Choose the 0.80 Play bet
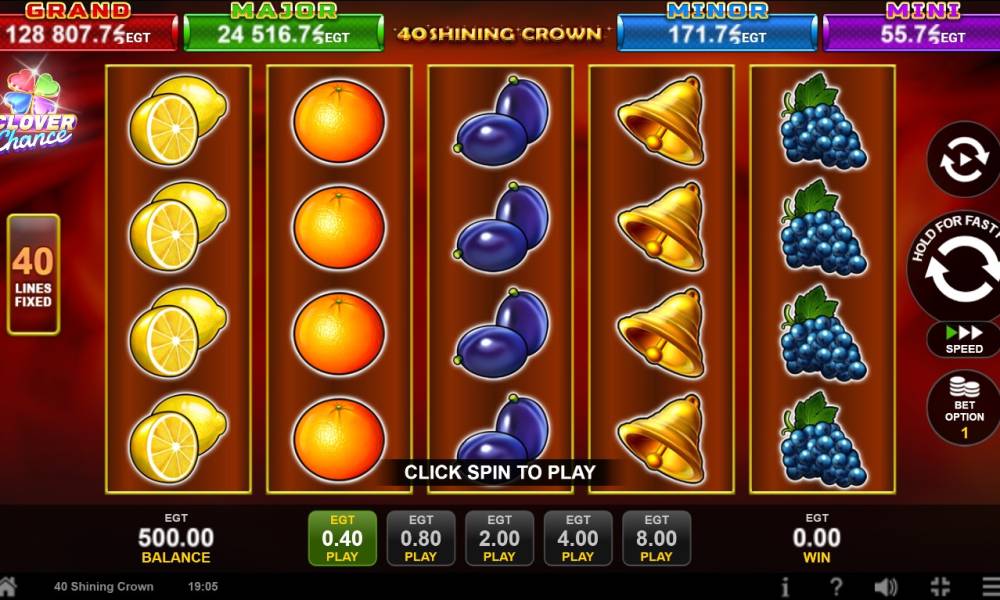Image resolution: width=1000 pixels, height=600 pixels. pos(420,538)
